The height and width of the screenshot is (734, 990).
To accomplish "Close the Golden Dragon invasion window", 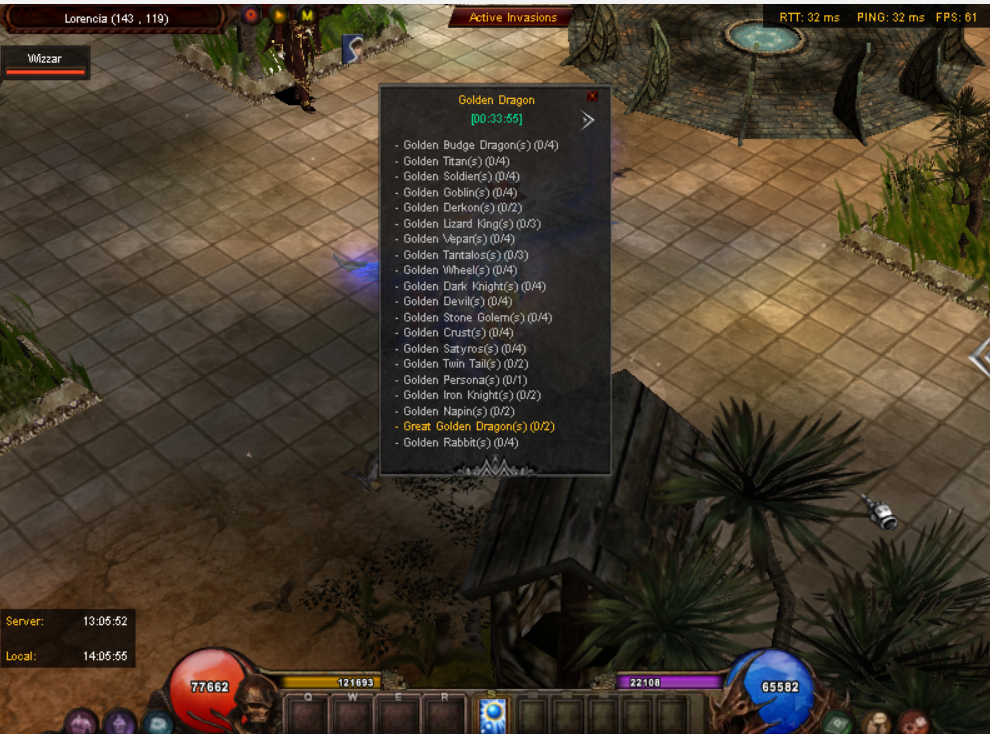I will coord(592,96).
